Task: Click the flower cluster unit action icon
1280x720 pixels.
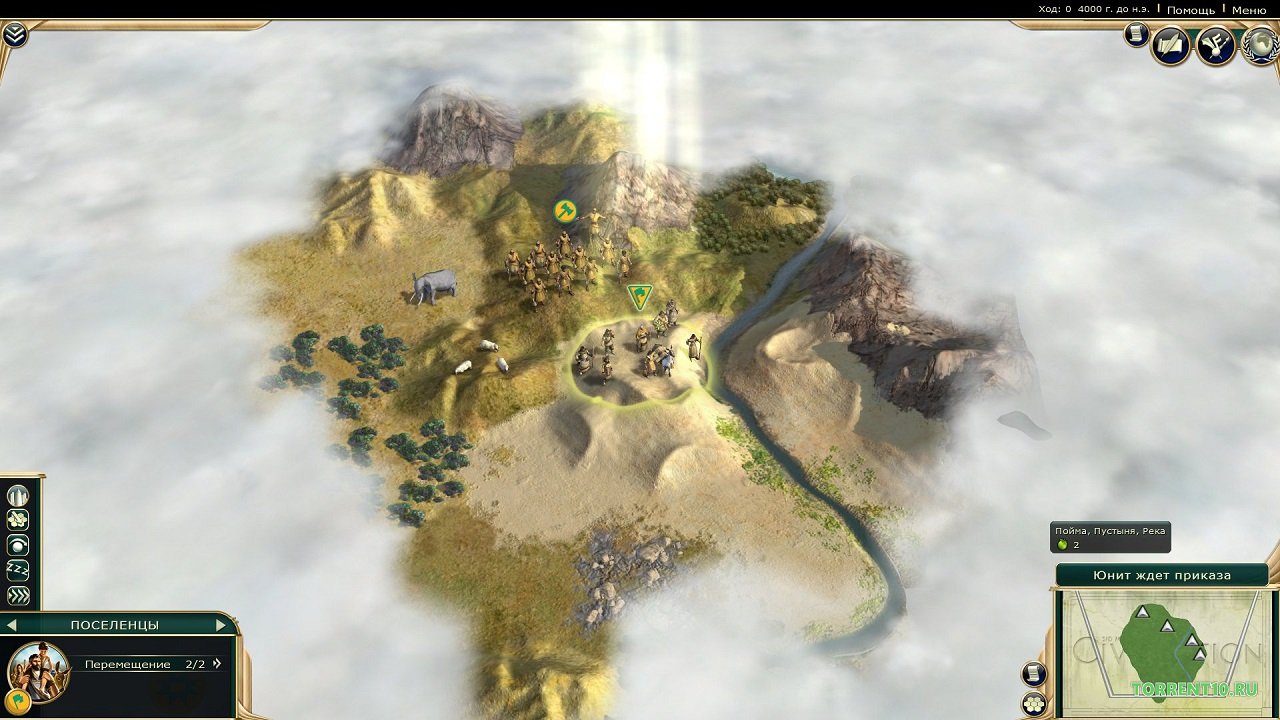Action: pyautogui.click(x=18, y=521)
